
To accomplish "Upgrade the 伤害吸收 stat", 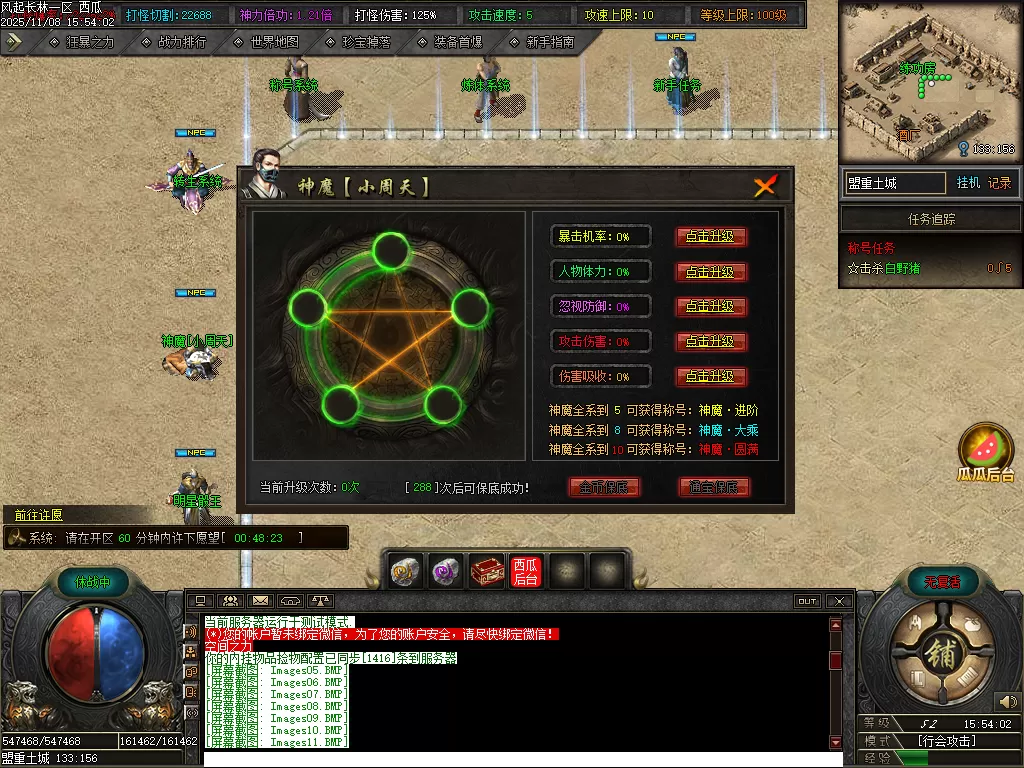I will 711,377.
